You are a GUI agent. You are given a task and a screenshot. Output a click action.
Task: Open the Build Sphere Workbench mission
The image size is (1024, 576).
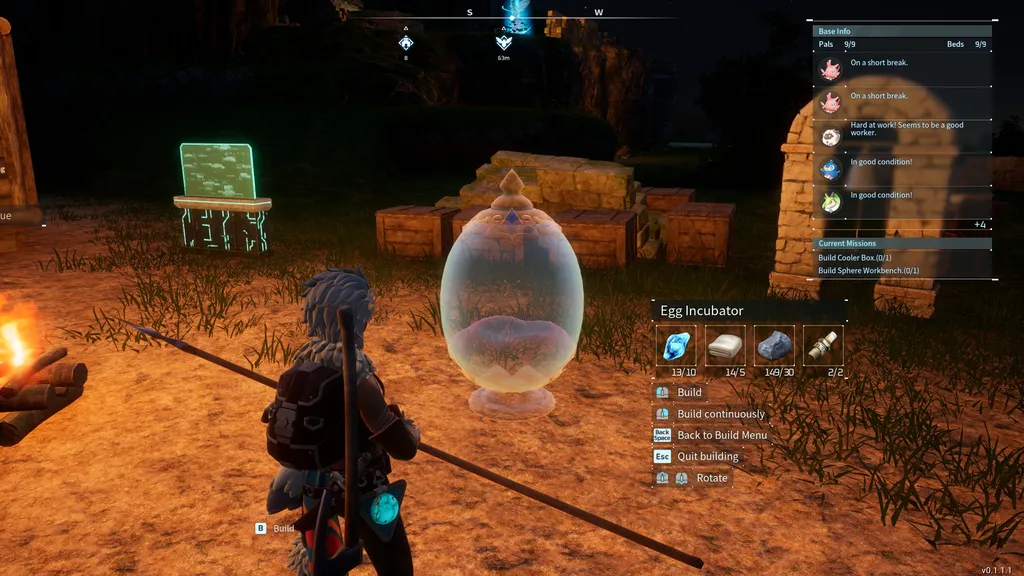[x=868, y=271]
